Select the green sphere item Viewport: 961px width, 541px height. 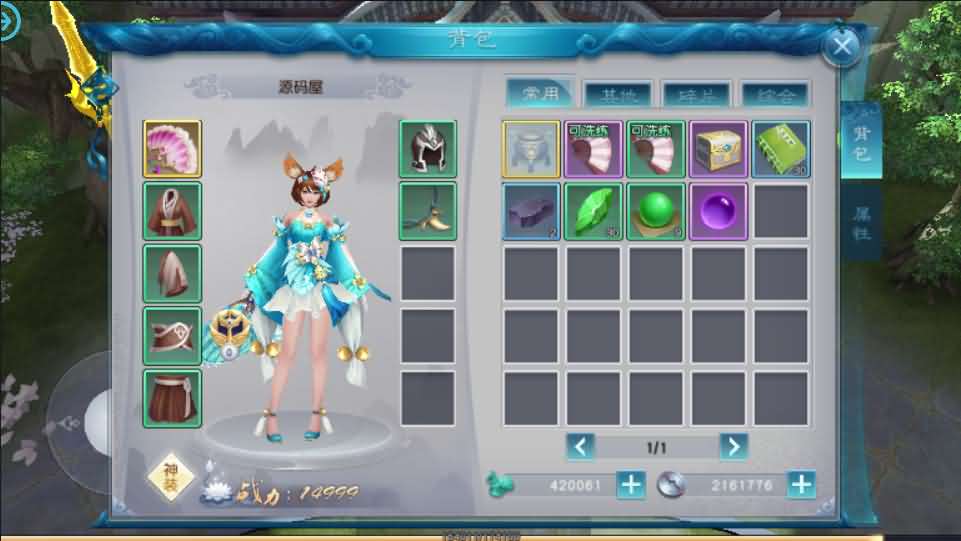click(656, 211)
